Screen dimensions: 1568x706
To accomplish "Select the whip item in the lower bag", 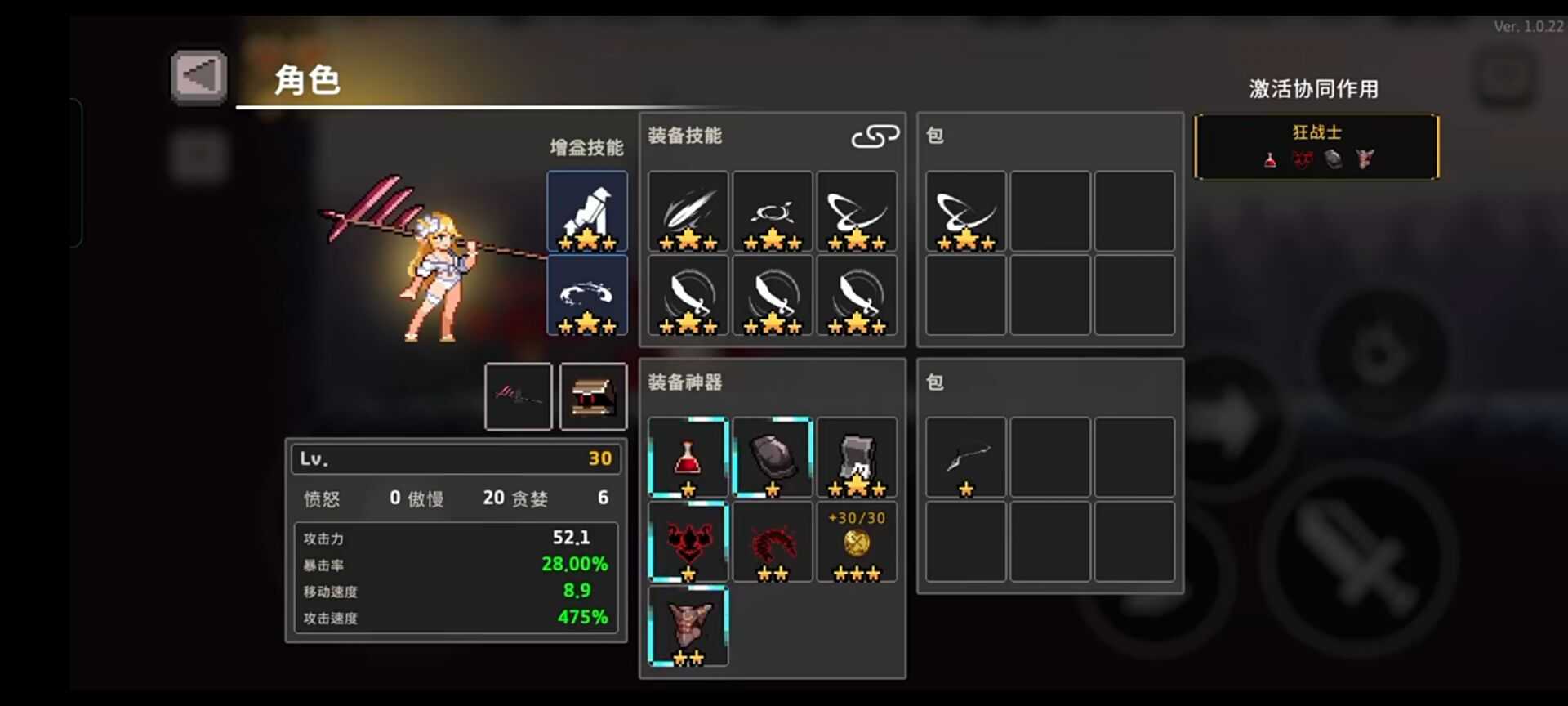I will point(965,458).
